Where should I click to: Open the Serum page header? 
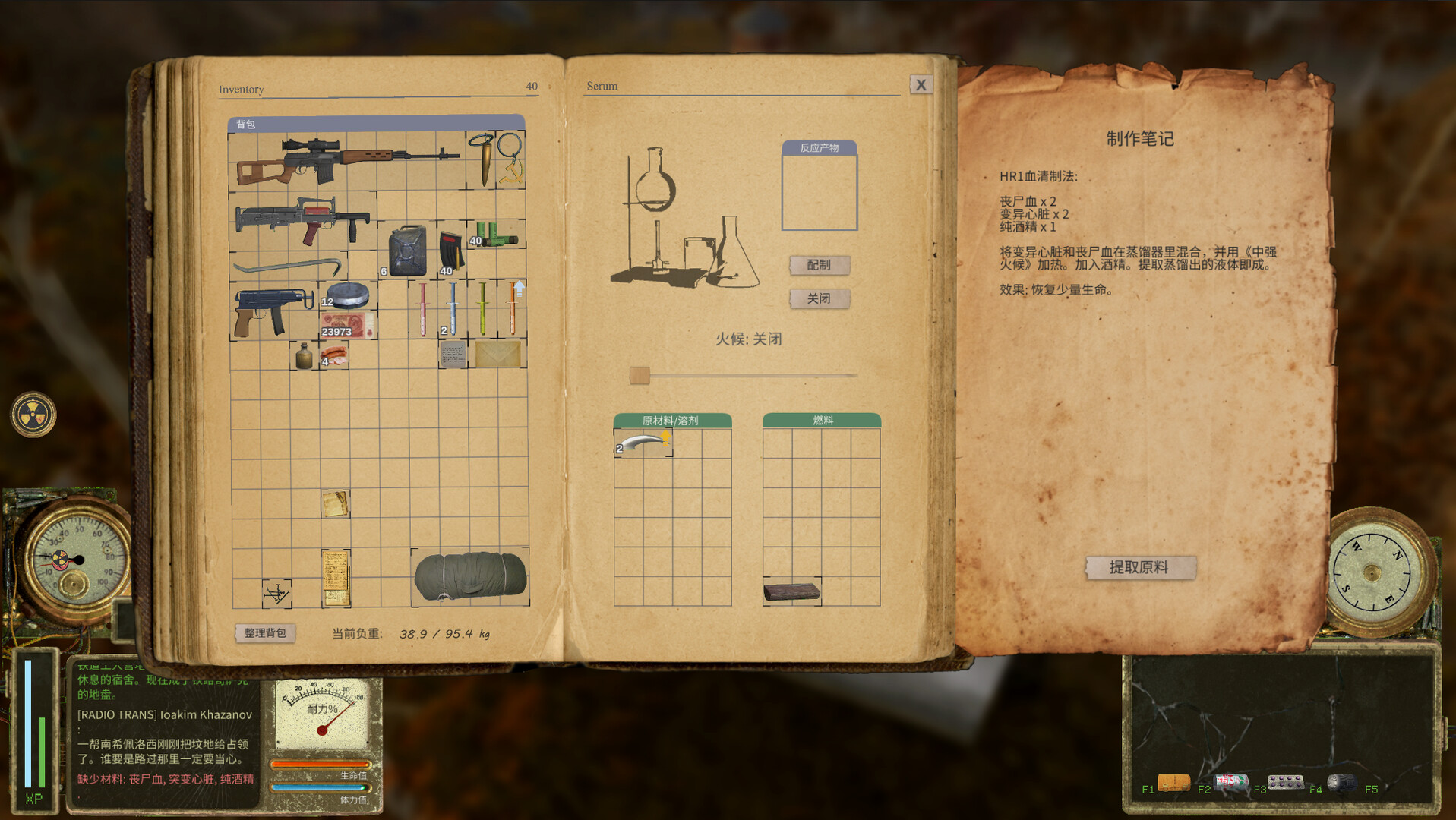[601, 86]
